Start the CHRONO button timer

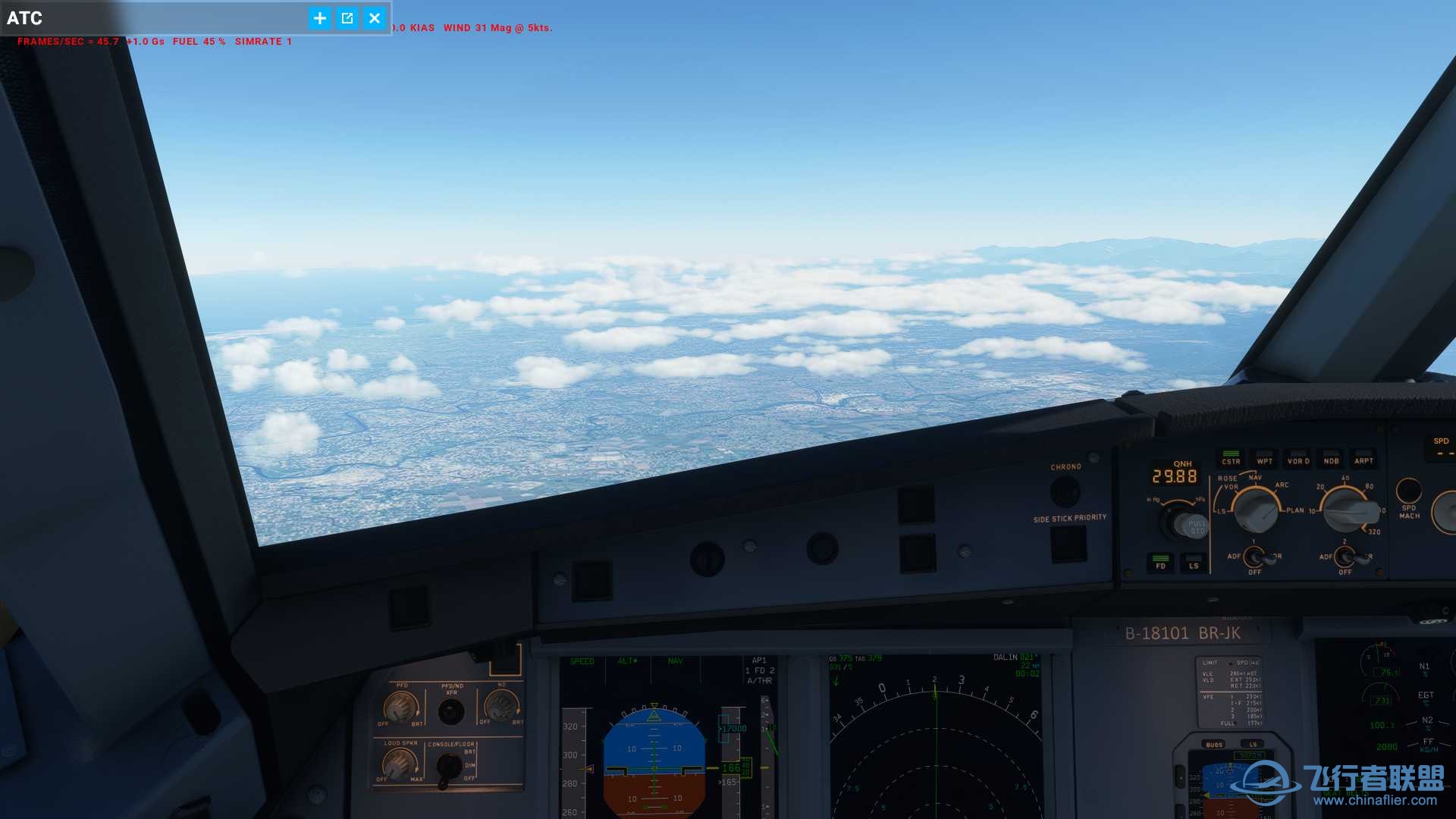1065,492
